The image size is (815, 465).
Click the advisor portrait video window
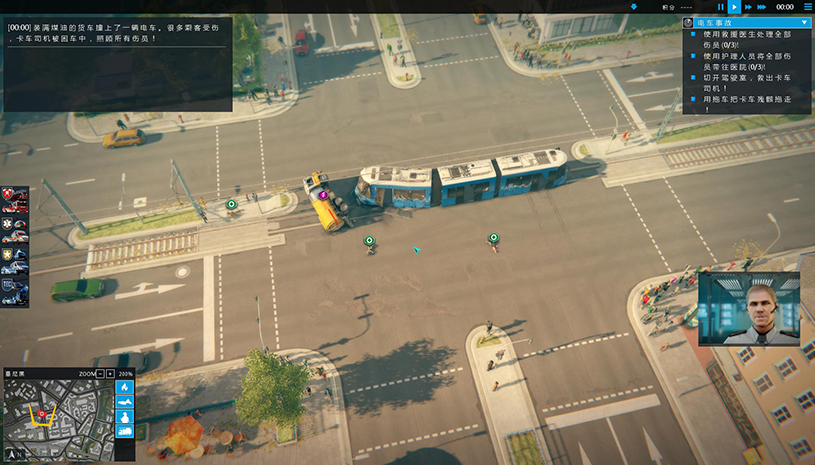pos(748,309)
